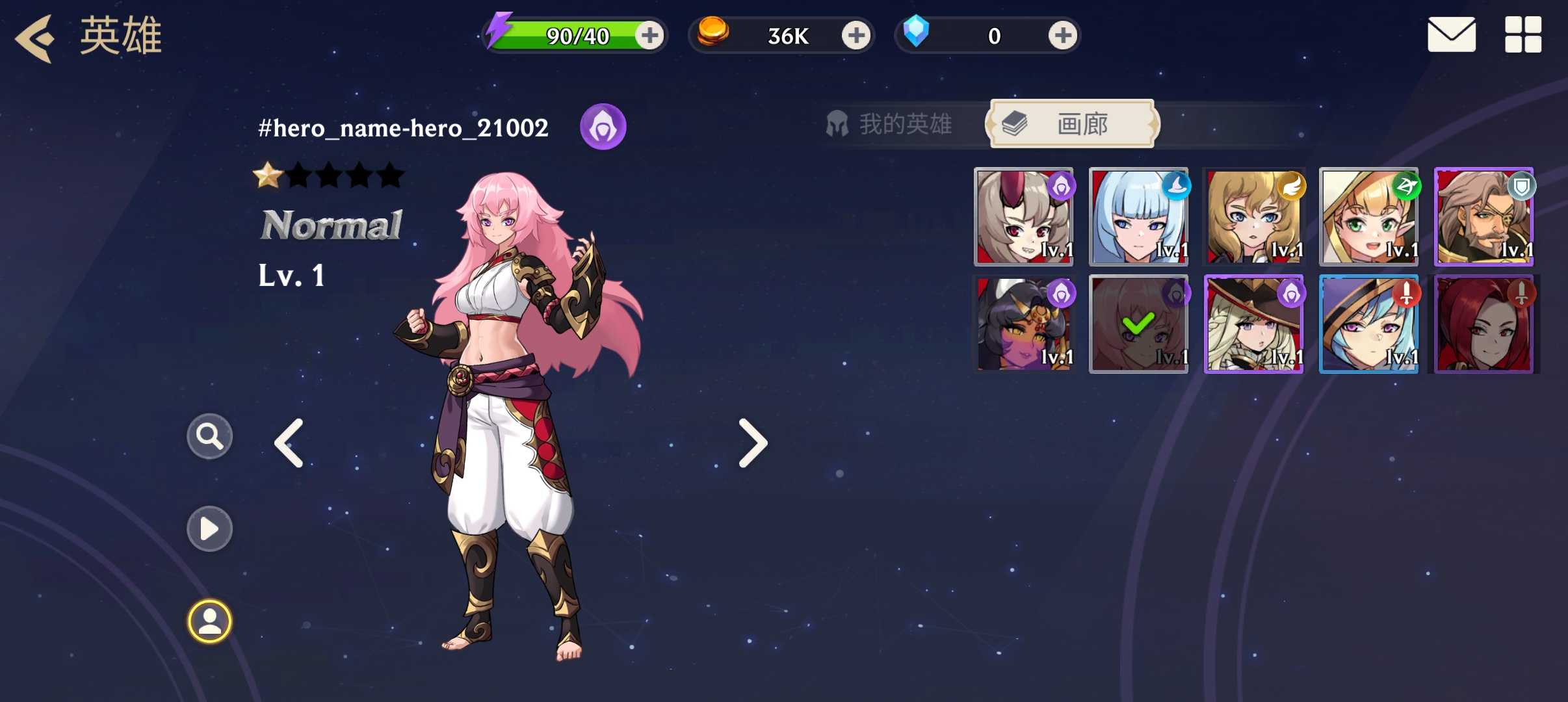Go back using the arrow beside 英雄
The width and height of the screenshot is (1568, 702).
click(35, 38)
